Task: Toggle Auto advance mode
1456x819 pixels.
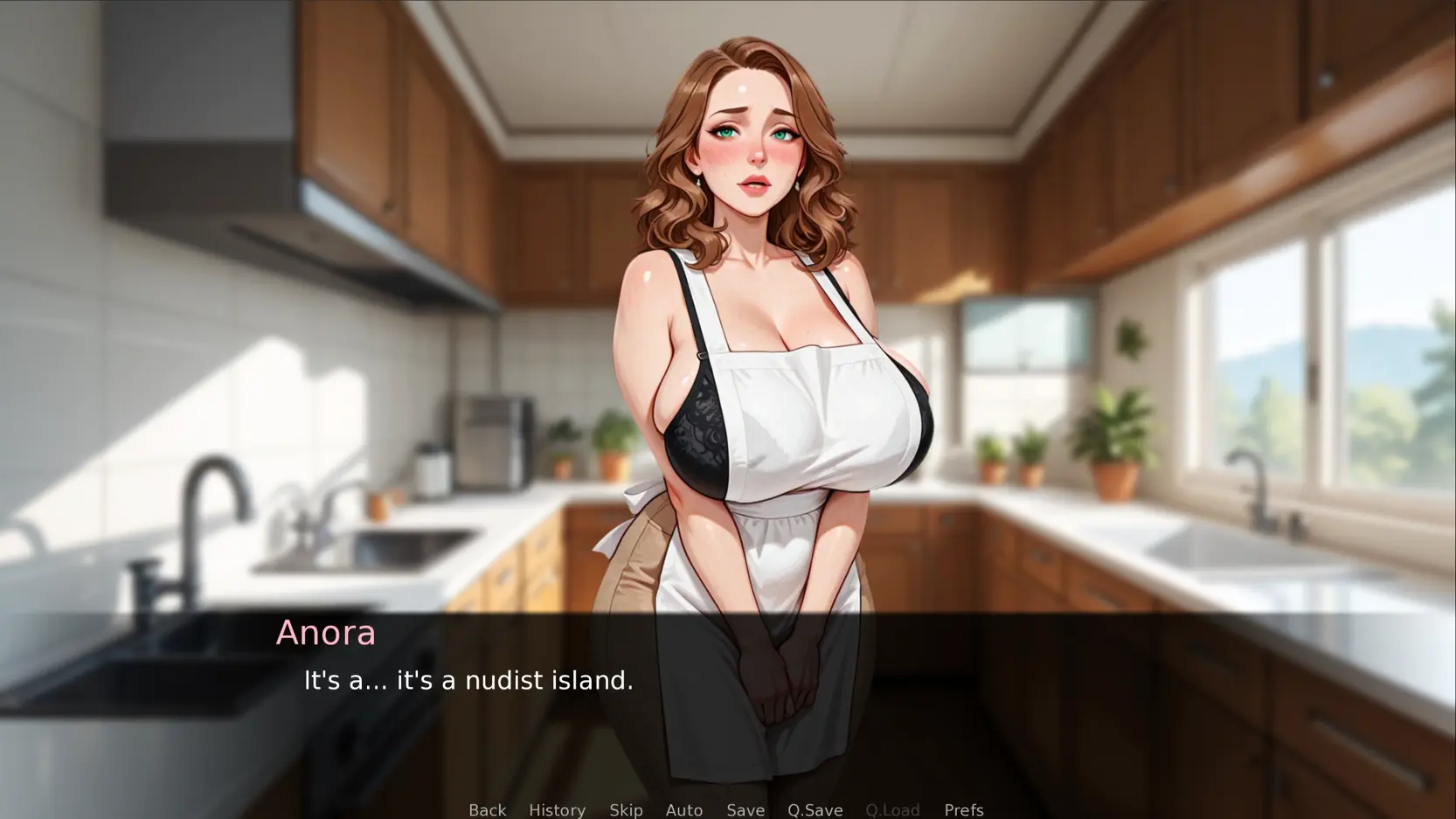Action: pos(683,809)
